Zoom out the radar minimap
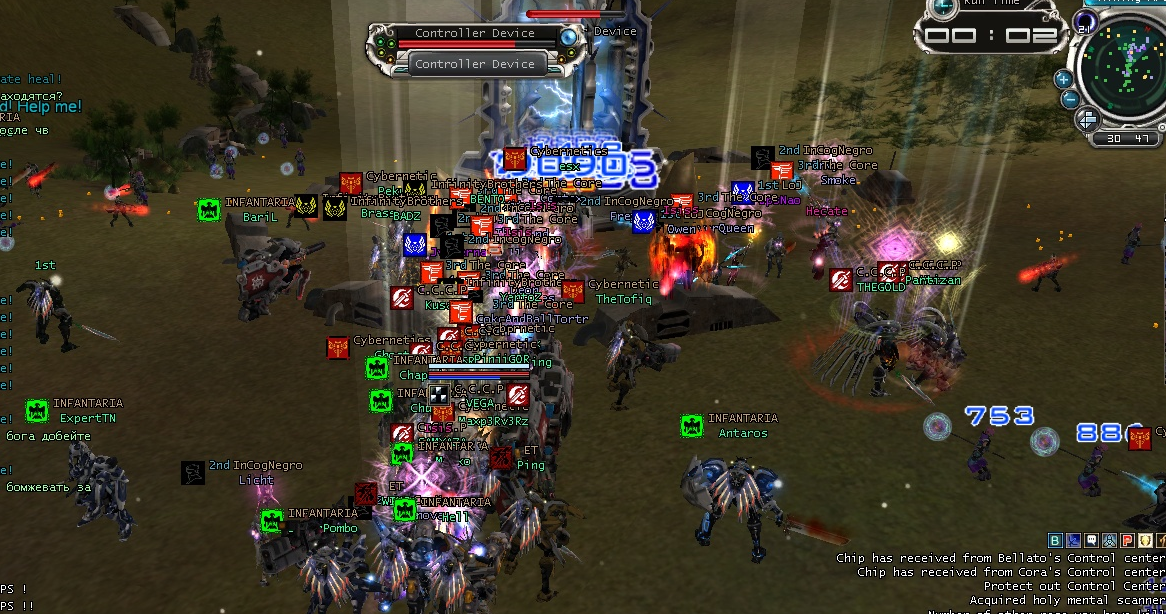The height and width of the screenshot is (614, 1166). click(x=1069, y=98)
